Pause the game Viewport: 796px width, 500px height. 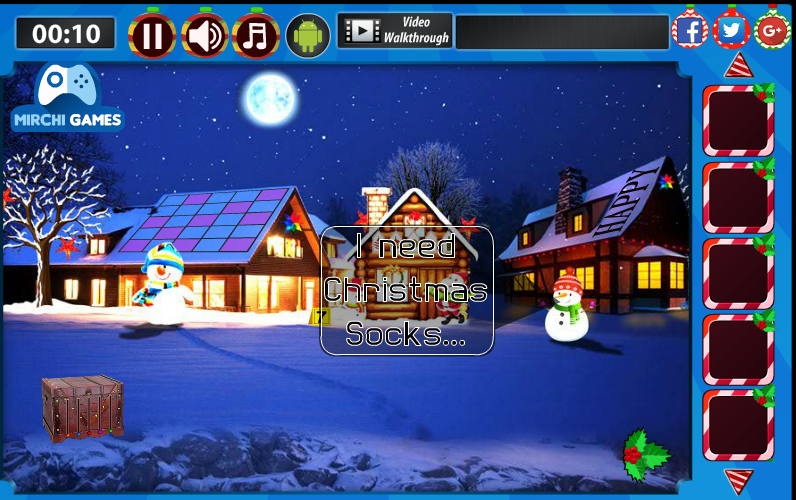(152, 36)
